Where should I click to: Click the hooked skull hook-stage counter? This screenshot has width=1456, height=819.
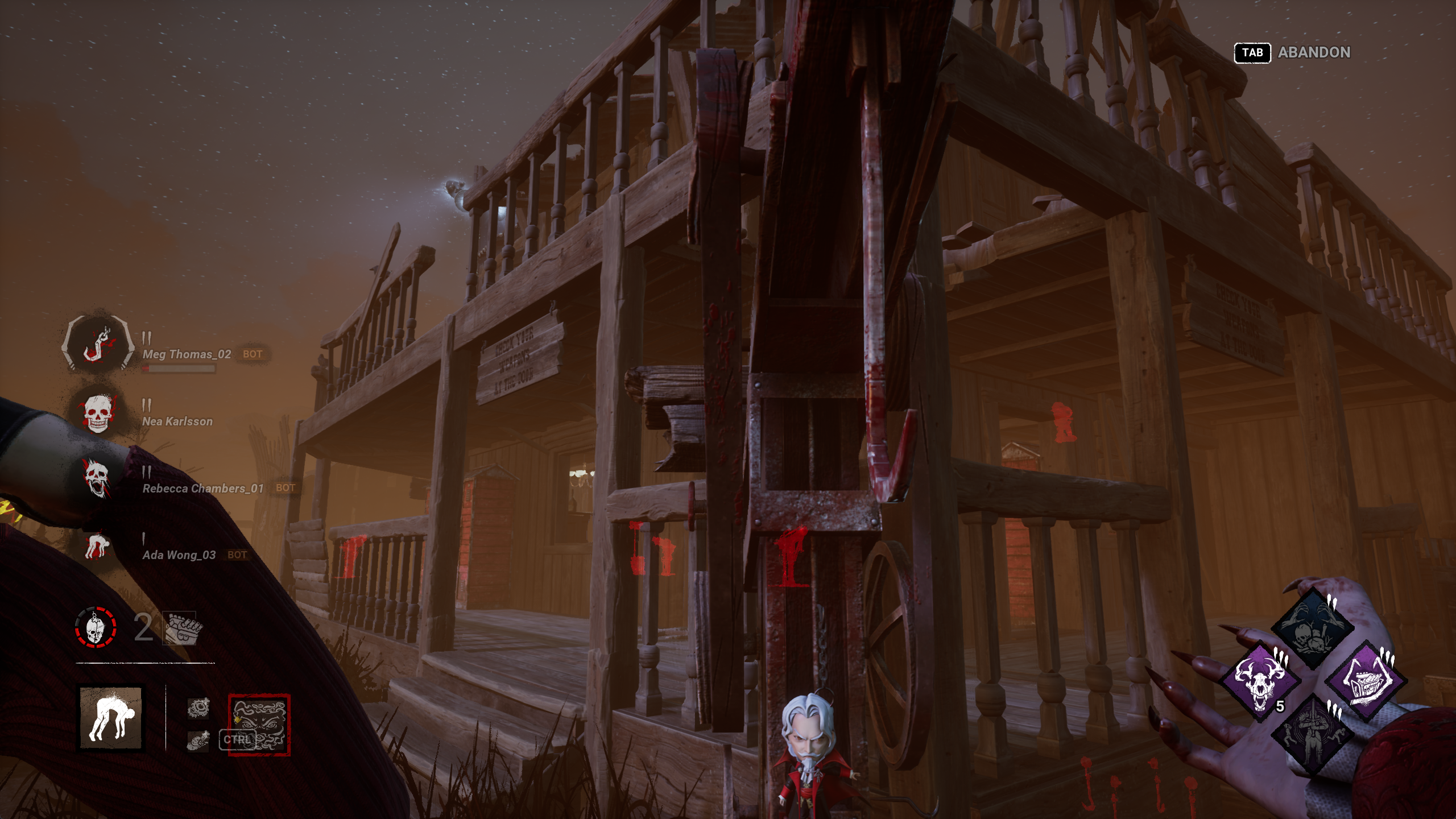96,628
